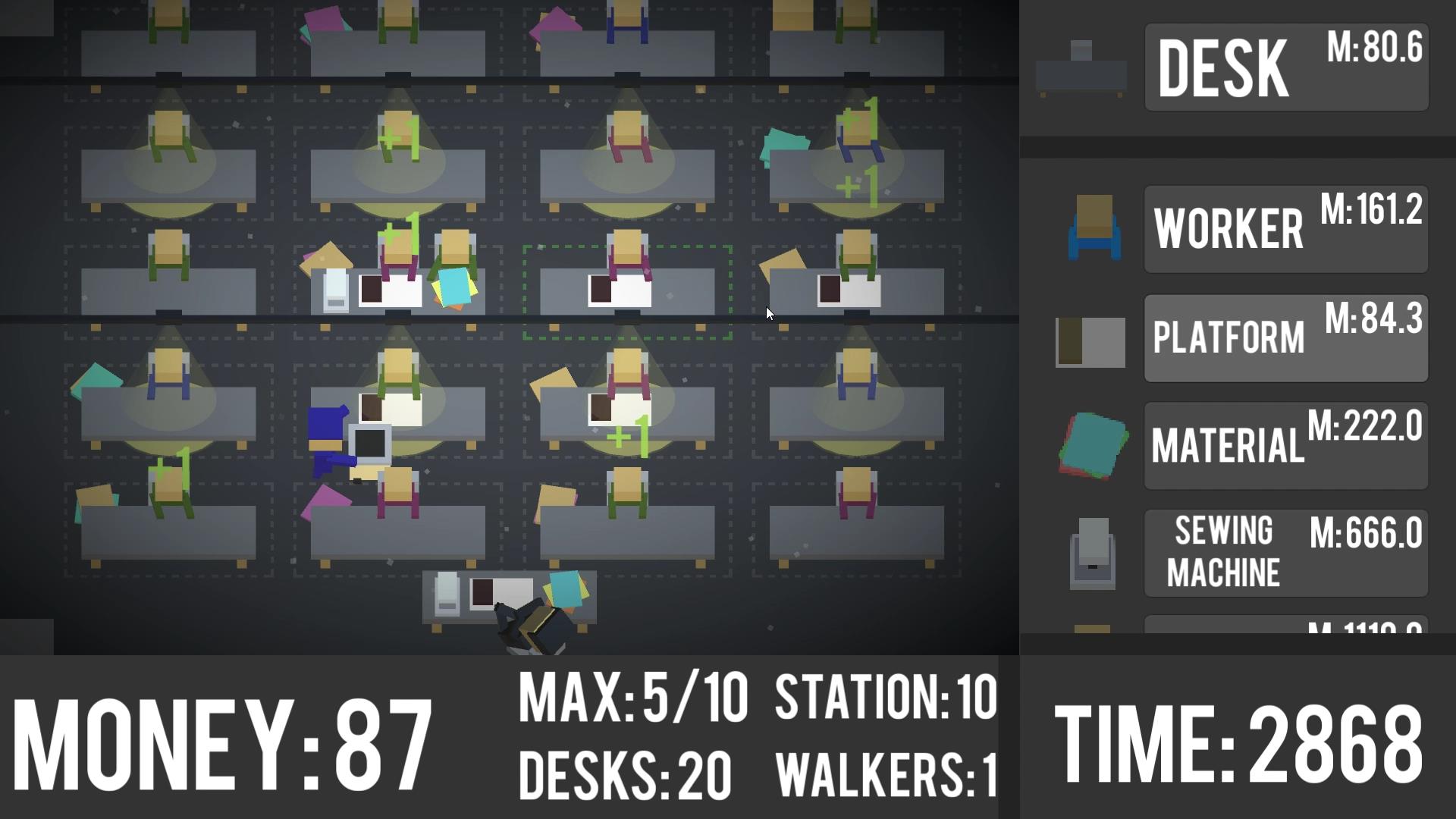Image resolution: width=1456 pixels, height=819 pixels.
Task: Buy a Desk for M:80.6
Action: [1285, 67]
